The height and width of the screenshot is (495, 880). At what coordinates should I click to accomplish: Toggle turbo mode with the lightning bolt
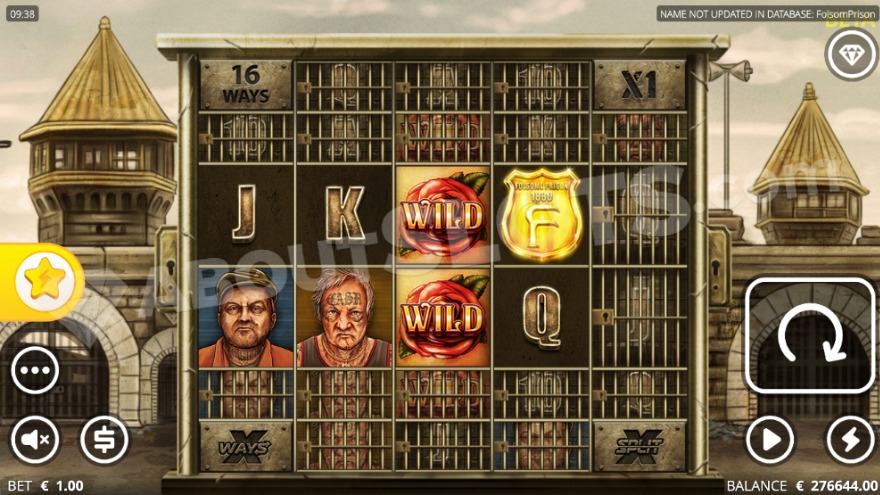coord(850,439)
